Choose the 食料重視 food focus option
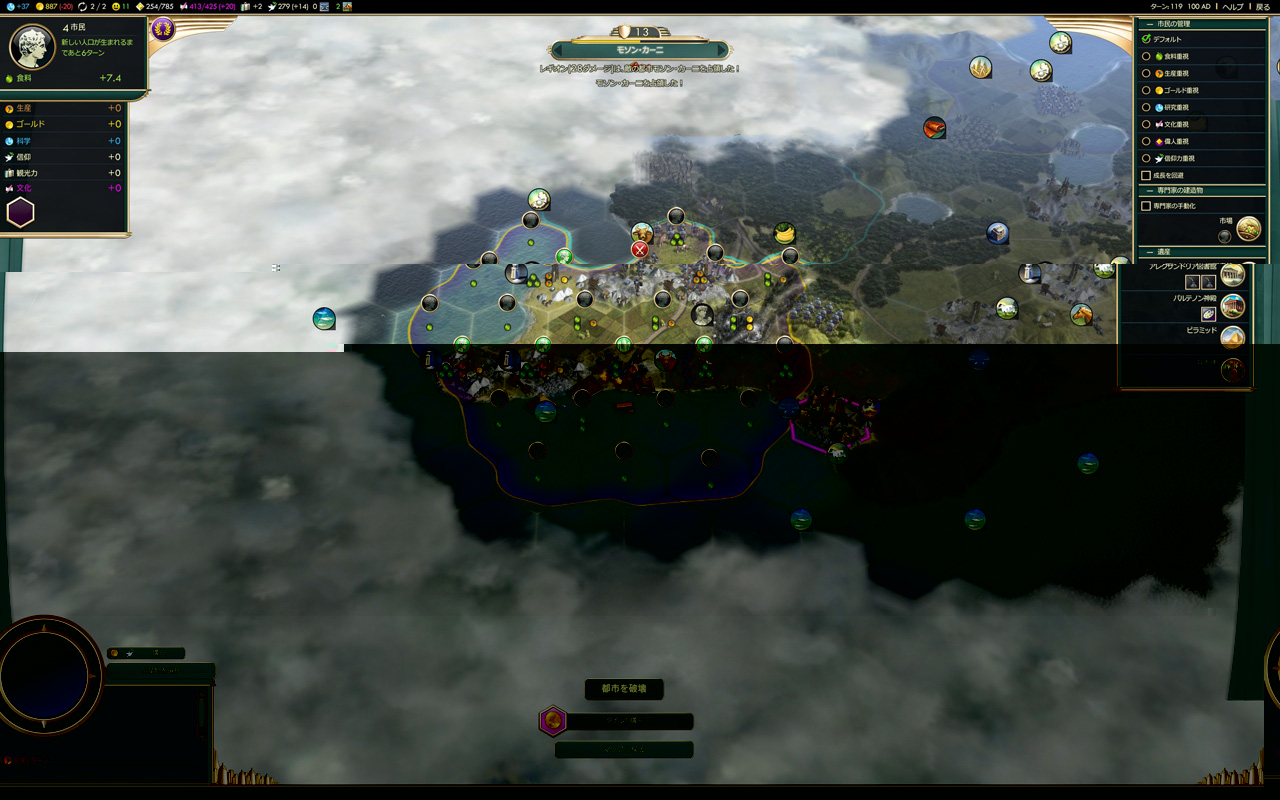1280x800 pixels. point(1147,56)
